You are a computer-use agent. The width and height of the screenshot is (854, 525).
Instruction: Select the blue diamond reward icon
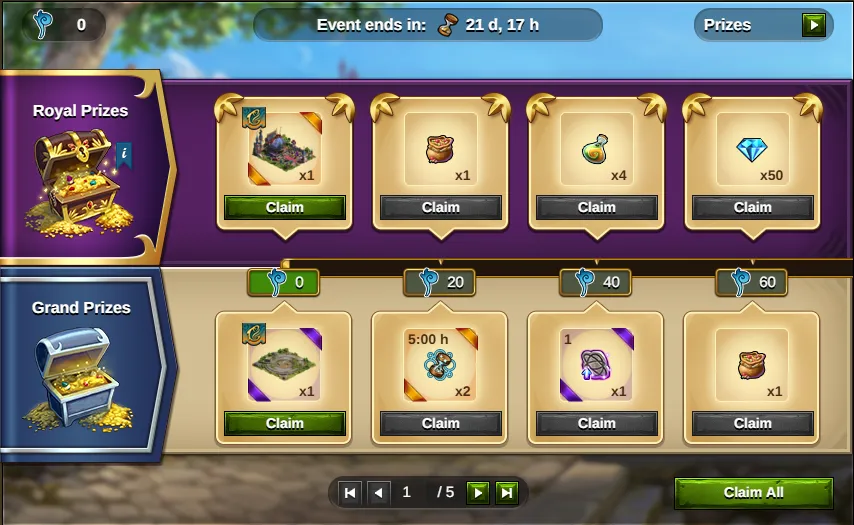point(751,150)
